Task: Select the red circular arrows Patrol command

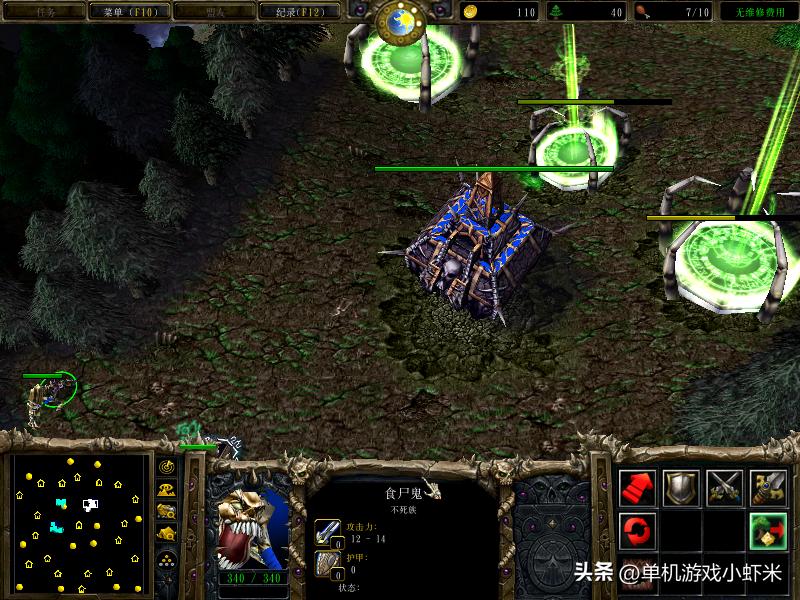Action: [x=637, y=528]
